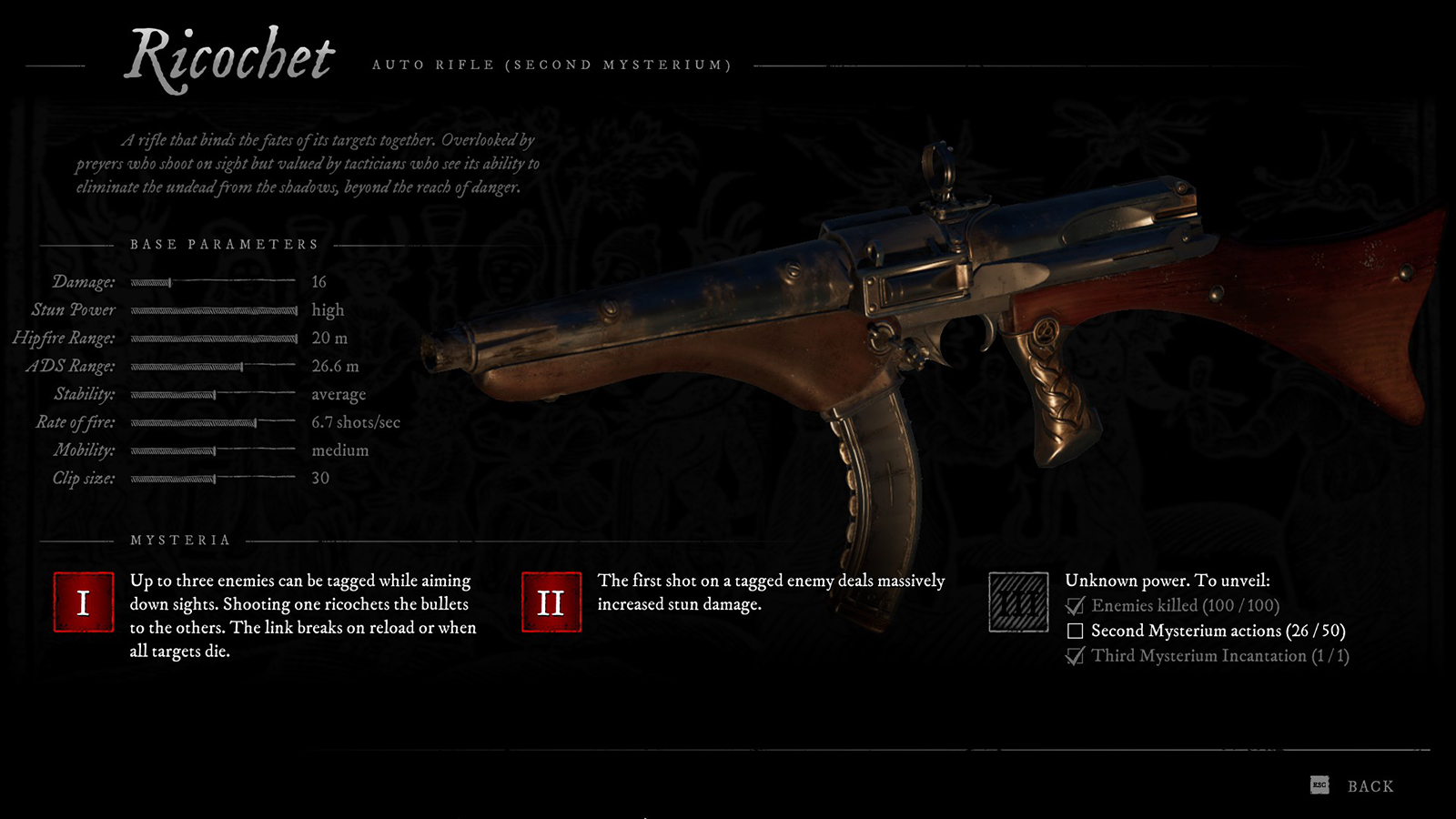
Task: Click the Back button
Action: 1369,784
